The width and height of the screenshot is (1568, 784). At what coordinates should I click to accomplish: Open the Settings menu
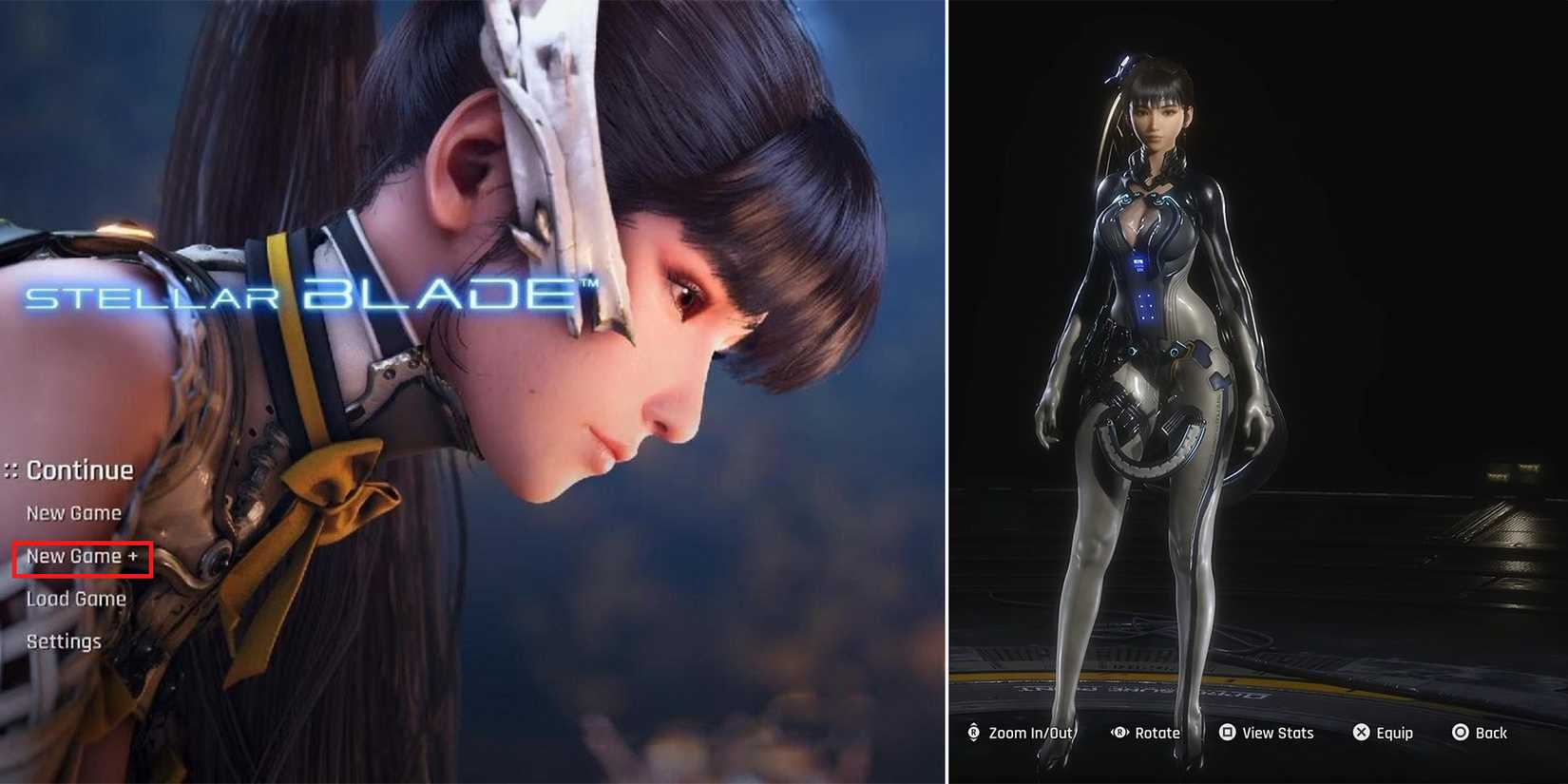coord(63,641)
